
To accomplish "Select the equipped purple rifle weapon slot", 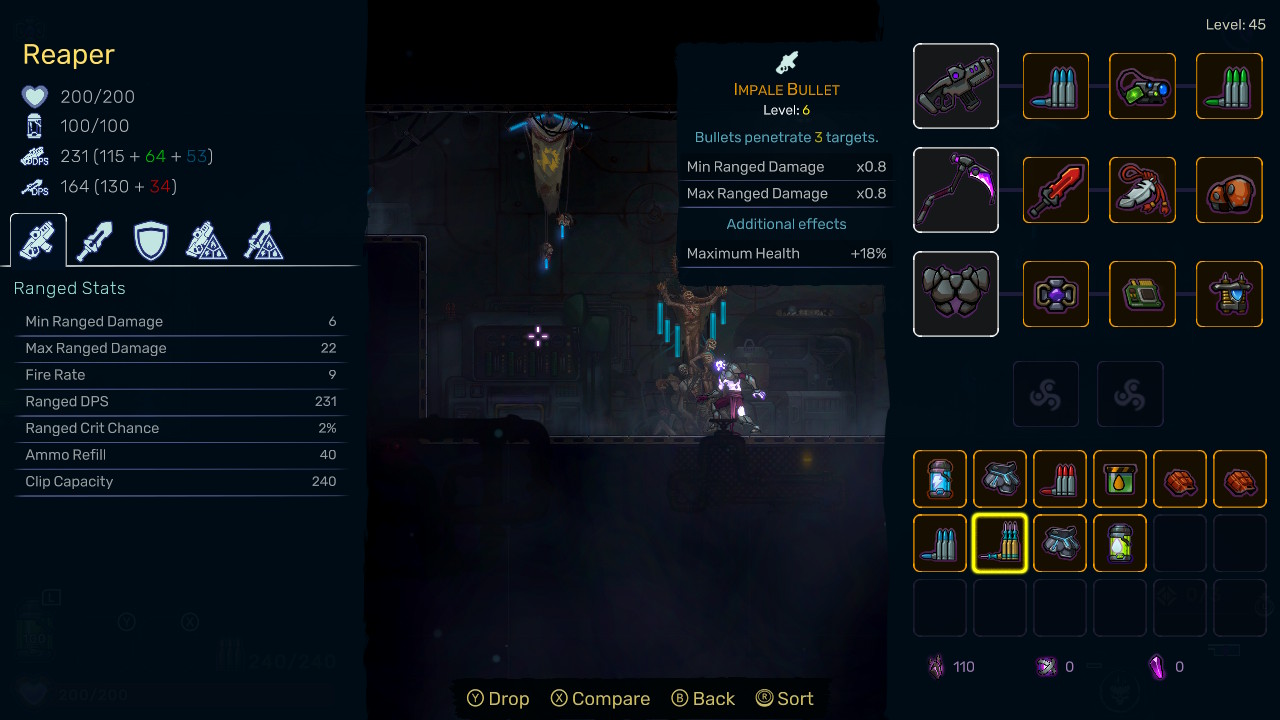I will click(x=956, y=86).
